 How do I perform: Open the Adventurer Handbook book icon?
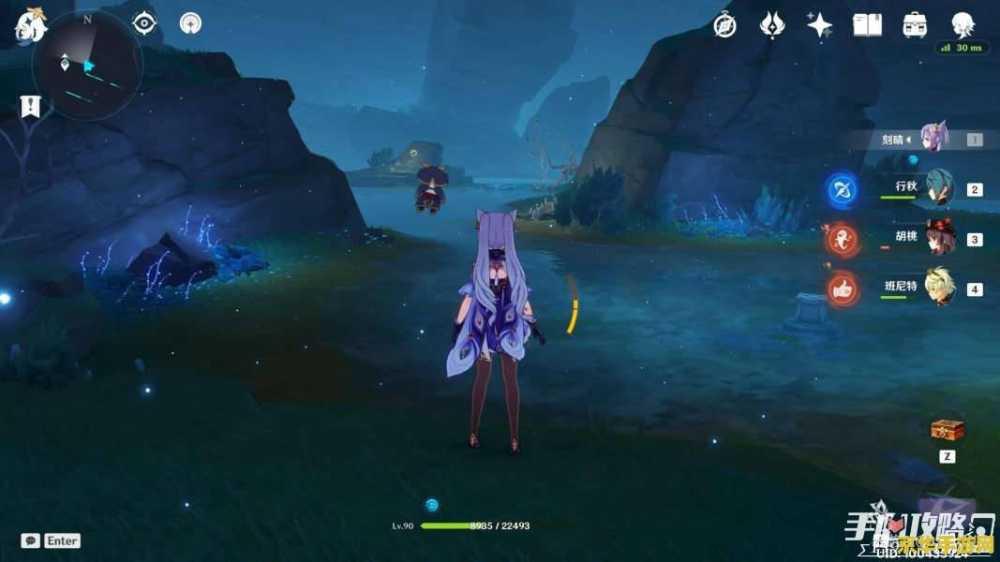(867, 26)
